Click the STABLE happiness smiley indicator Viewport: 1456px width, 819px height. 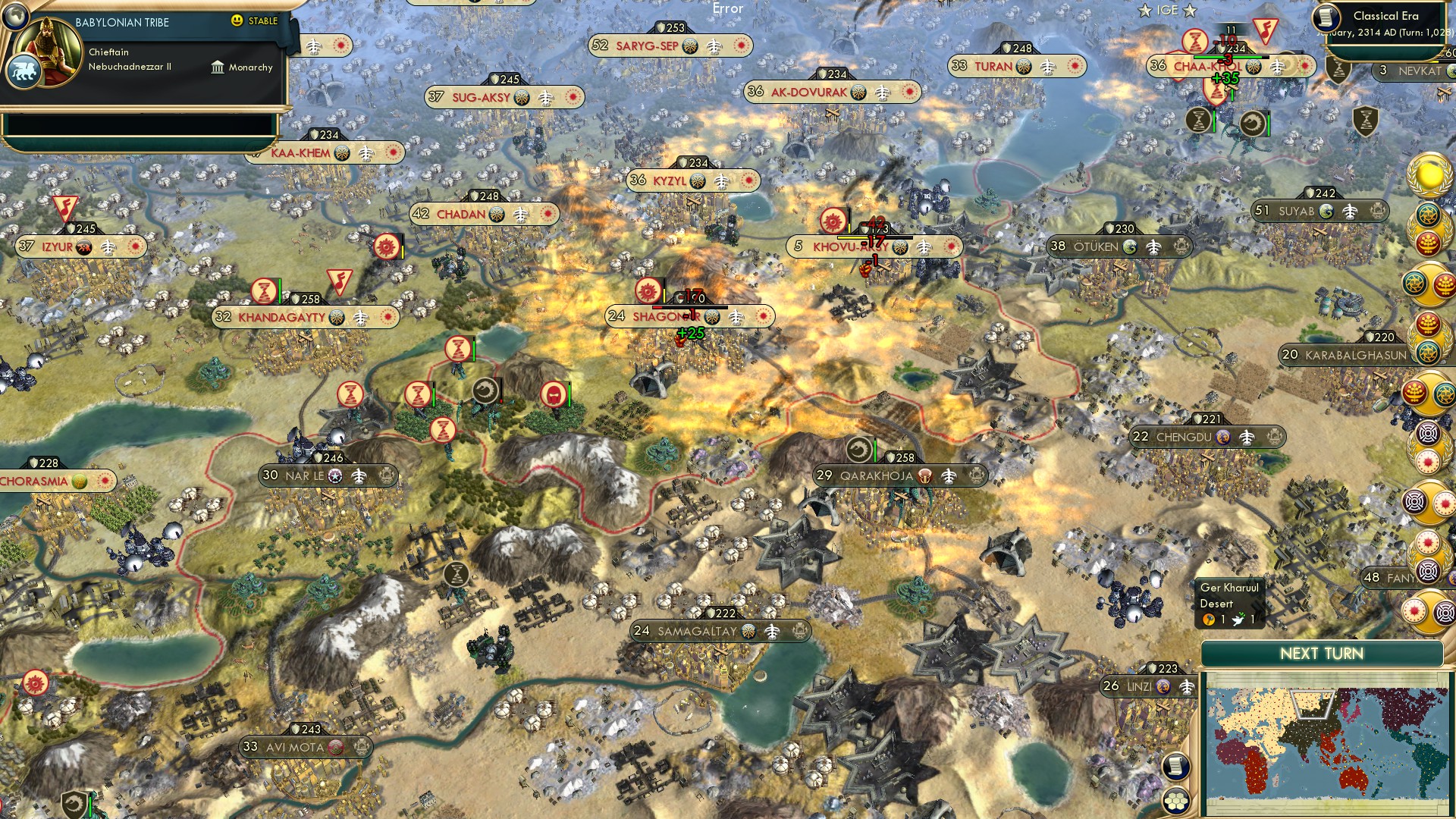coord(238,22)
